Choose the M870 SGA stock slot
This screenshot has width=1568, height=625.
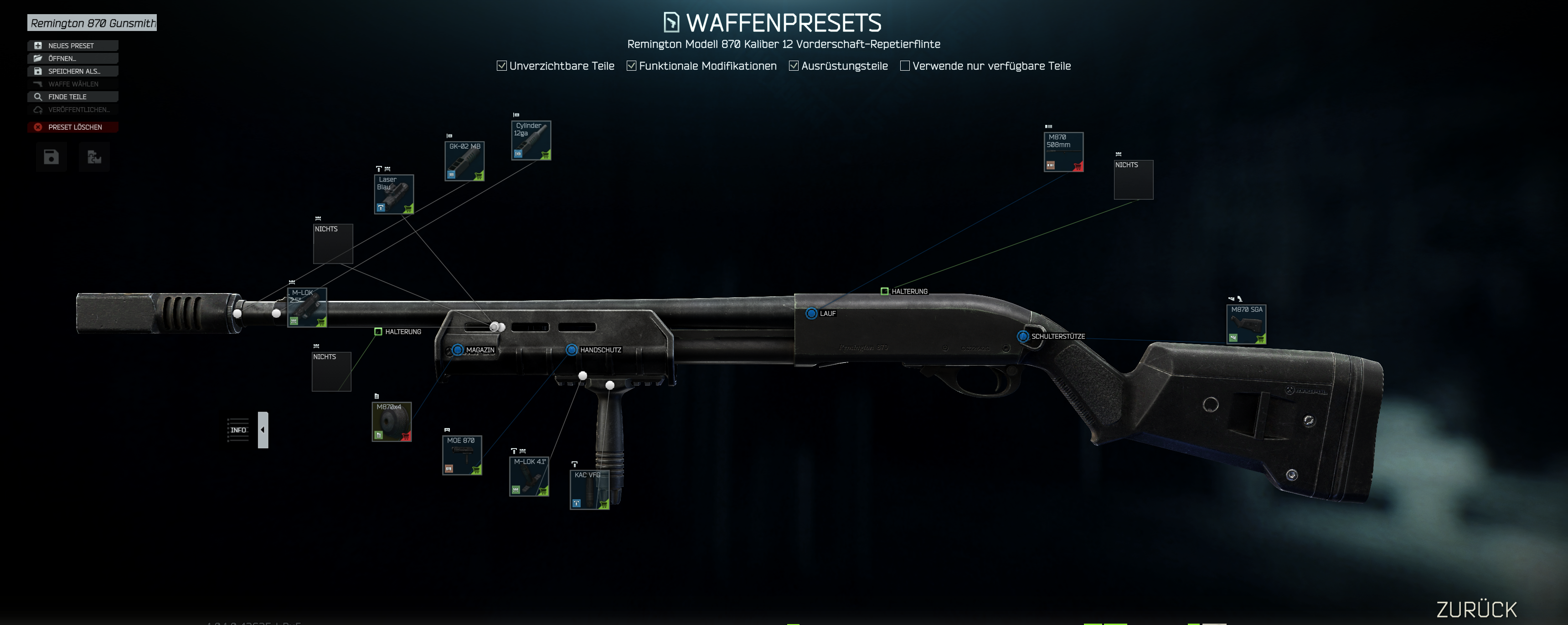point(1246,325)
